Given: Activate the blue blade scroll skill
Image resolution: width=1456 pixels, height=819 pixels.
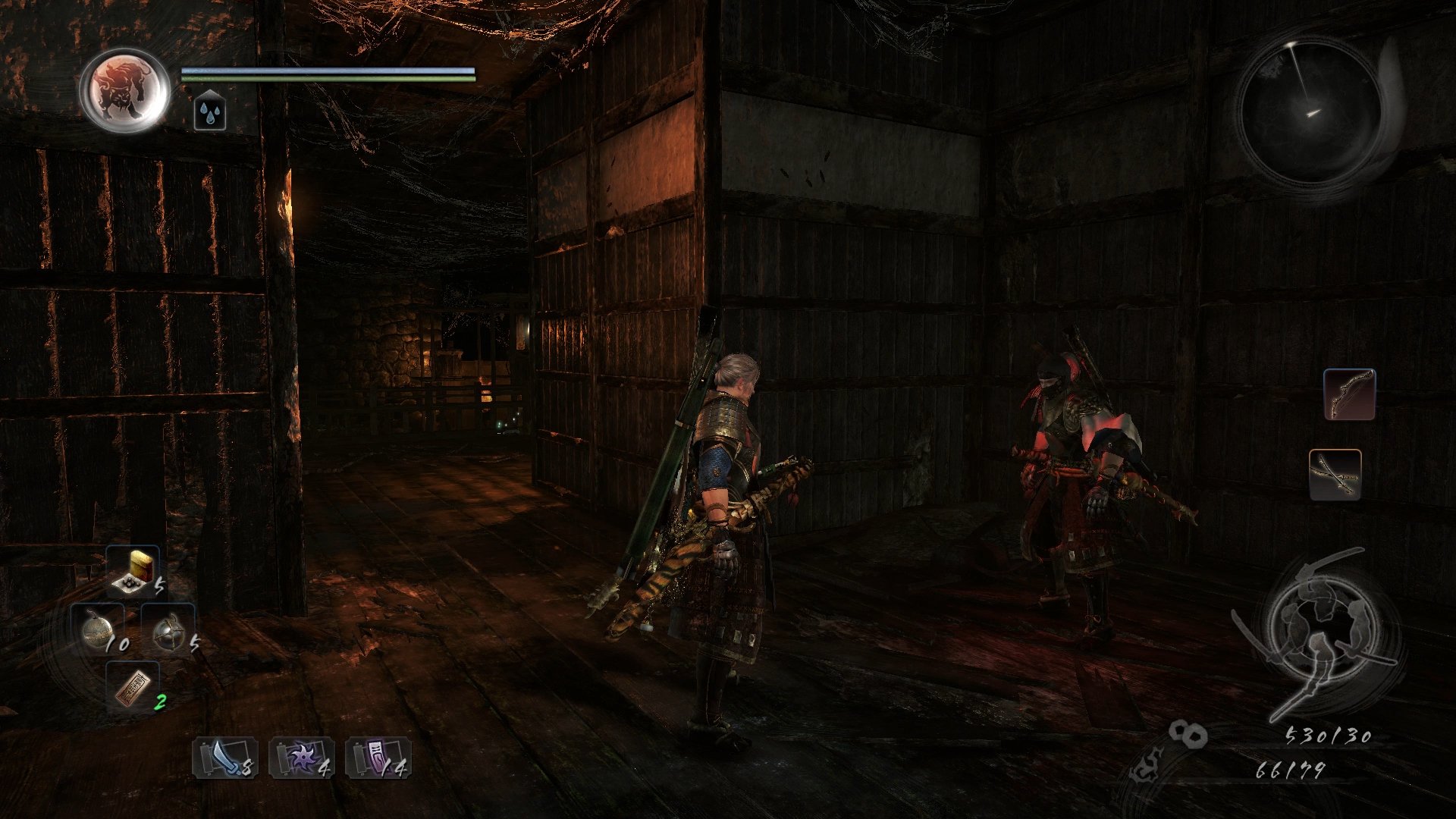Looking at the screenshot, I should click(x=224, y=758).
